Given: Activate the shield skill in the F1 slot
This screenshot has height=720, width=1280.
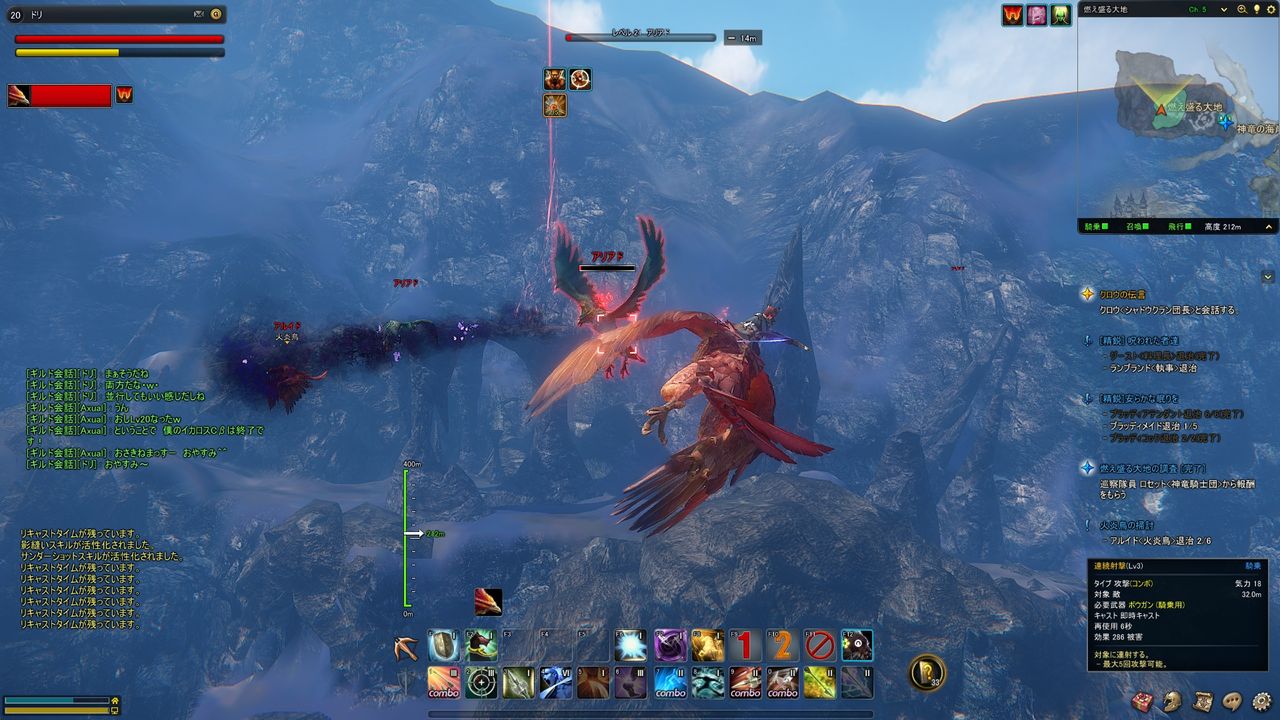Looking at the screenshot, I should tap(444, 646).
